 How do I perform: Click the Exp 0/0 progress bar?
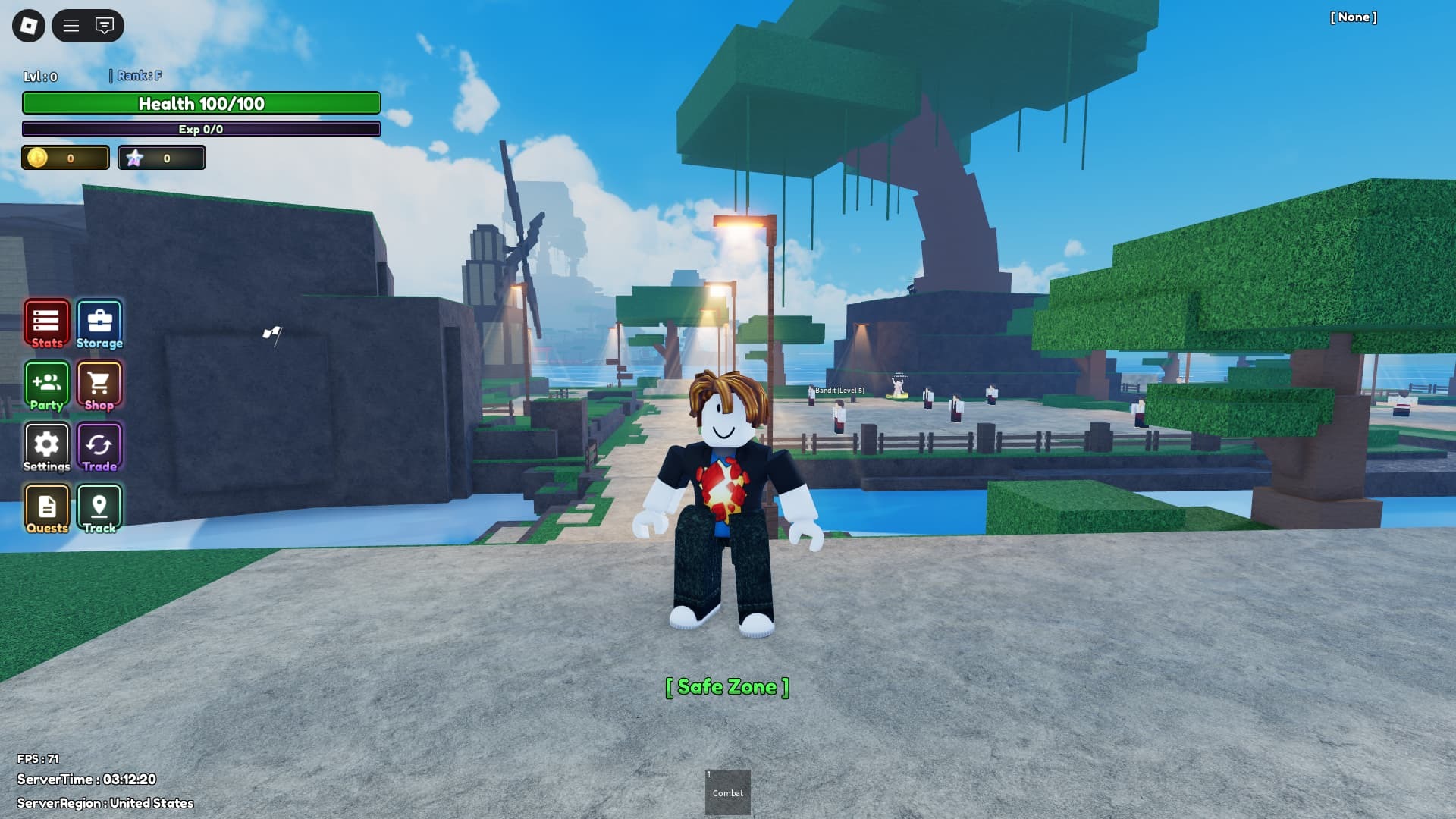pyautogui.click(x=200, y=129)
